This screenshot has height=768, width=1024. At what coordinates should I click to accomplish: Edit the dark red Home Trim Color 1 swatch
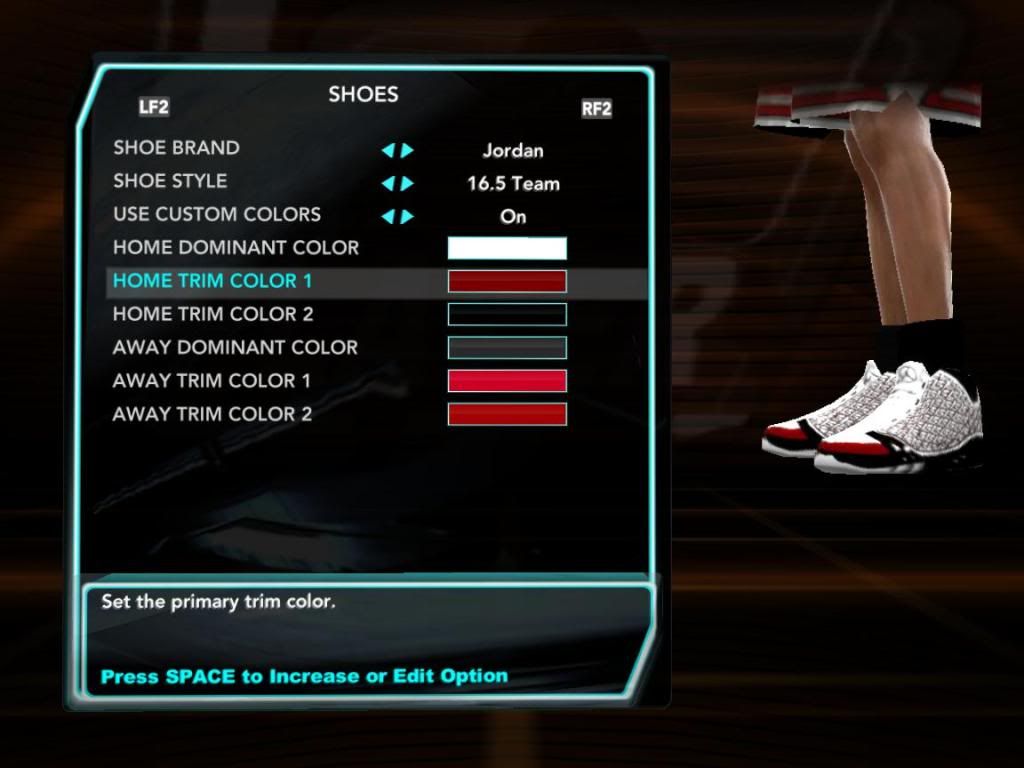click(x=507, y=281)
